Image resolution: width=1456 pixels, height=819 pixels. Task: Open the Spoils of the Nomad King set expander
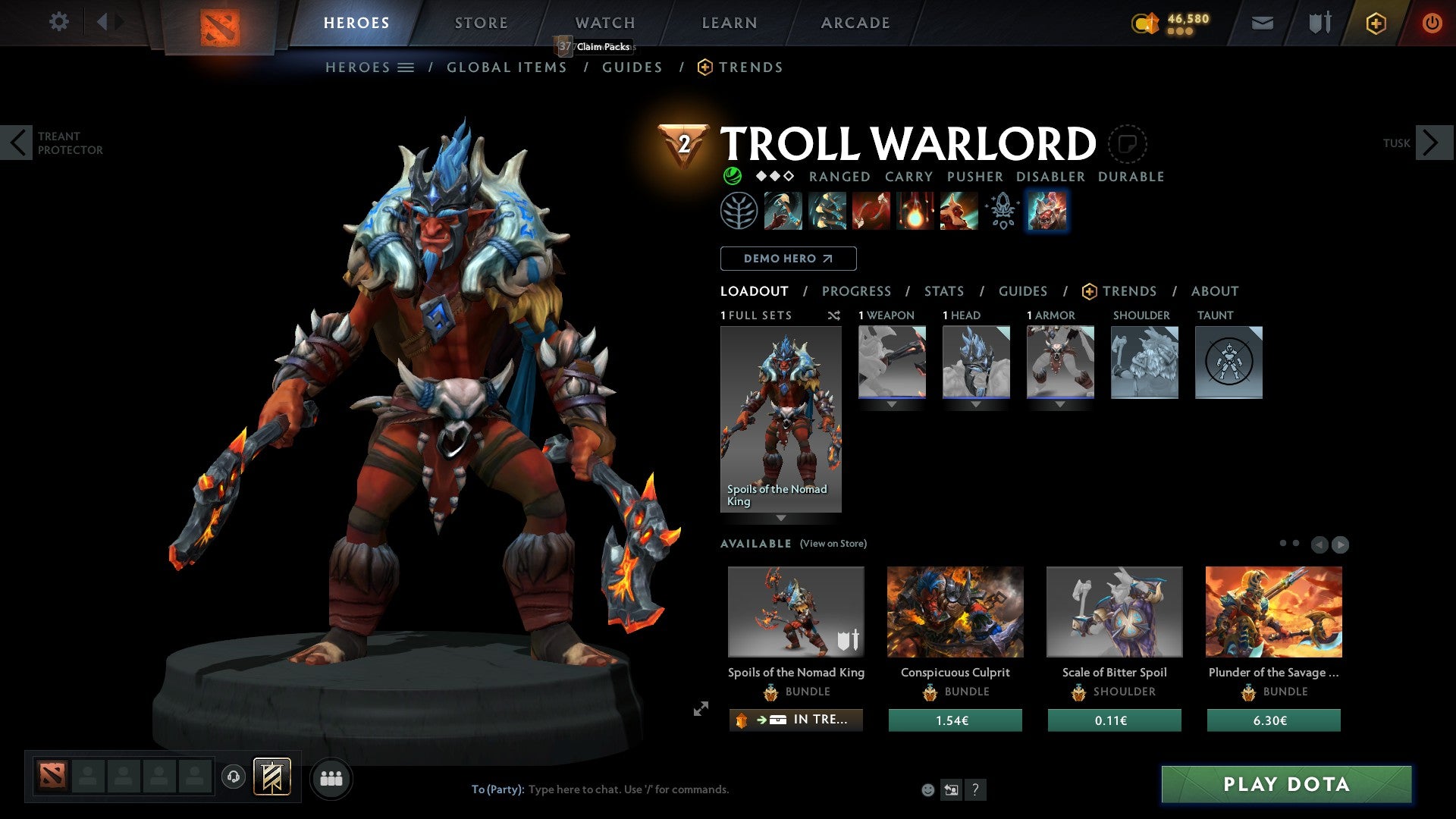pyautogui.click(x=781, y=518)
